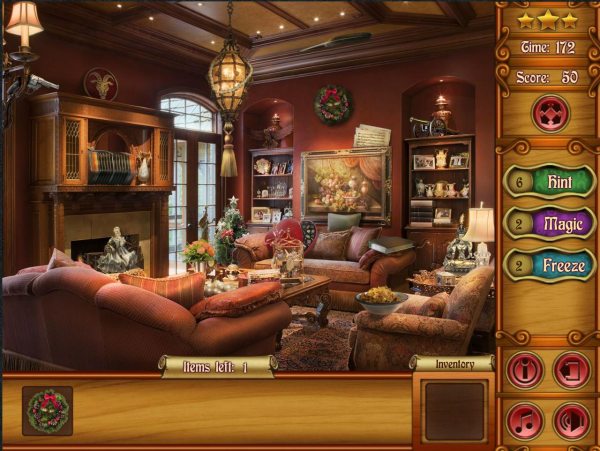Click the round red button below Score
This screenshot has height=451, width=600.
tap(548, 113)
